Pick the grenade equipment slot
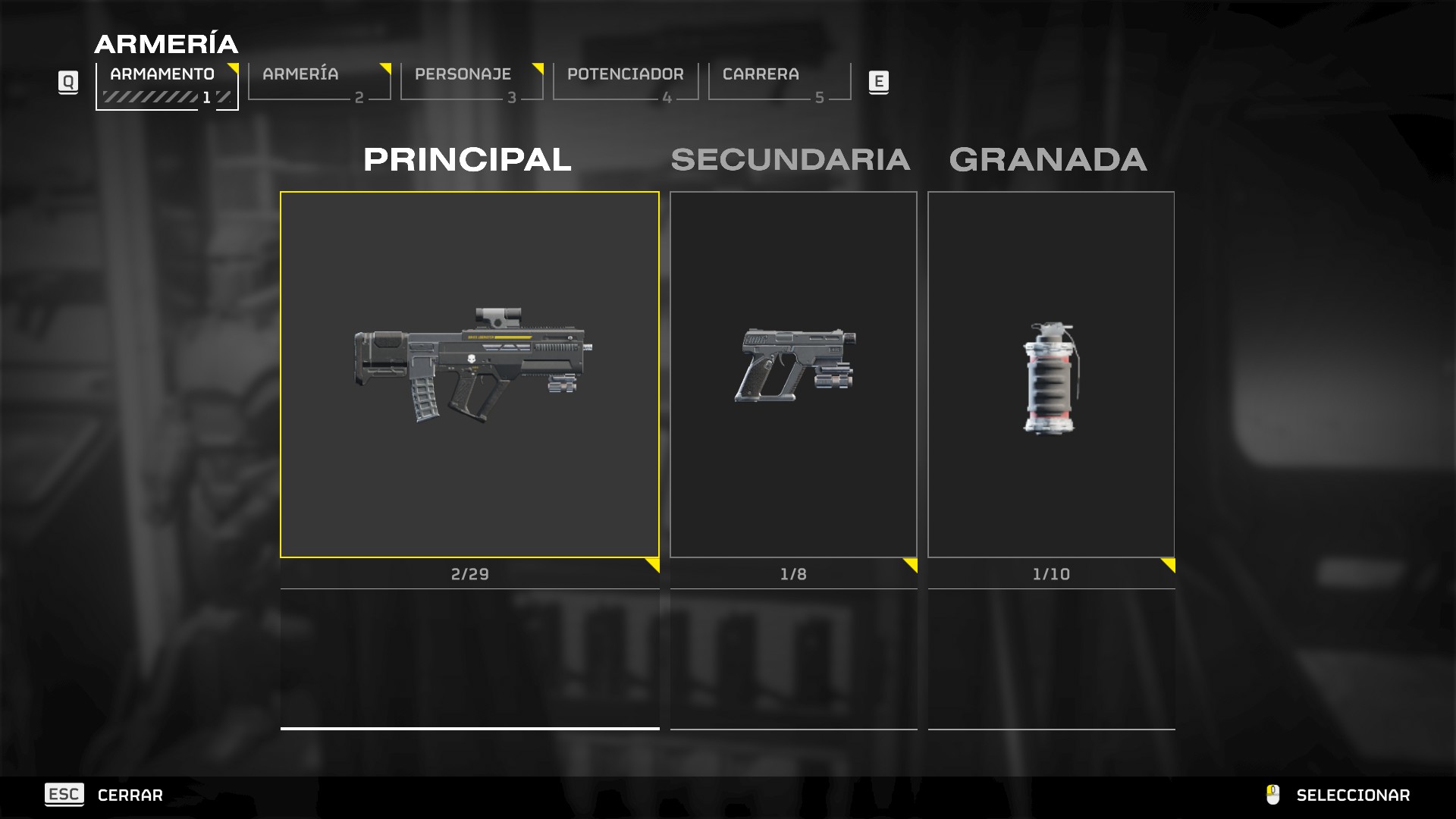1456x819 pixels. click(x=1051, y=375)
